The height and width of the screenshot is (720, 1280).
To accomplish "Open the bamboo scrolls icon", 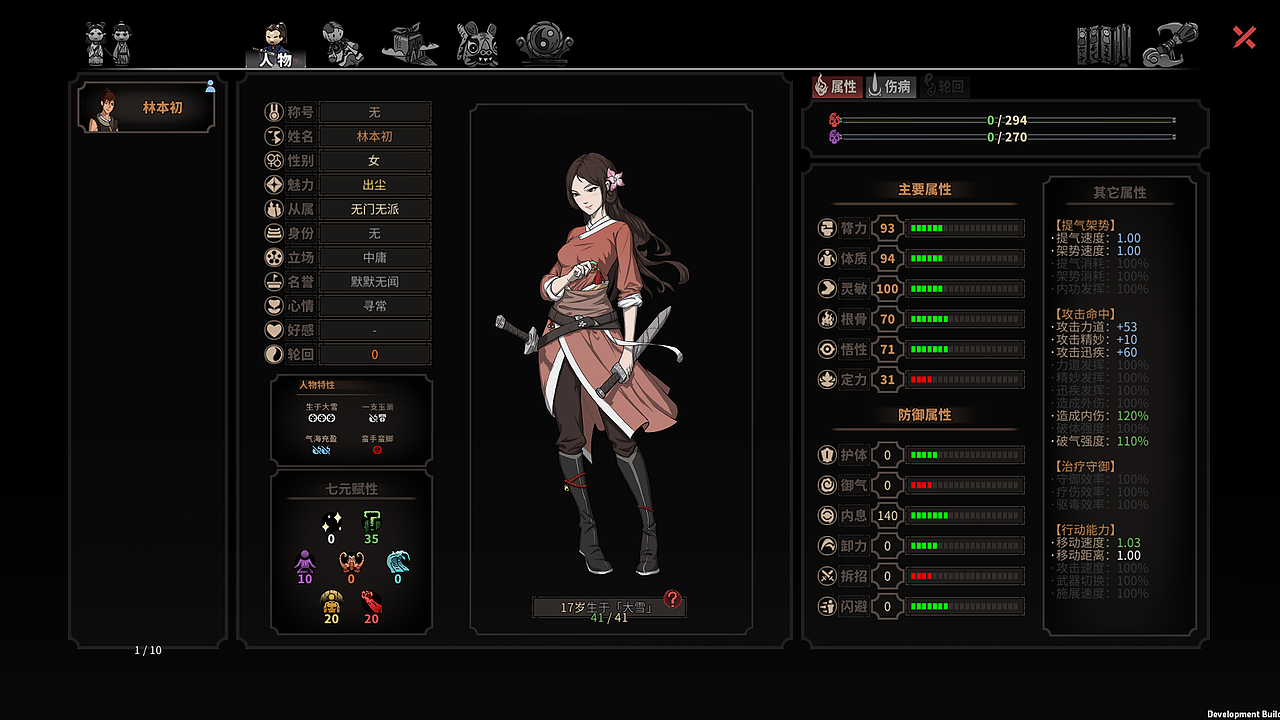I will point(1103,45).
